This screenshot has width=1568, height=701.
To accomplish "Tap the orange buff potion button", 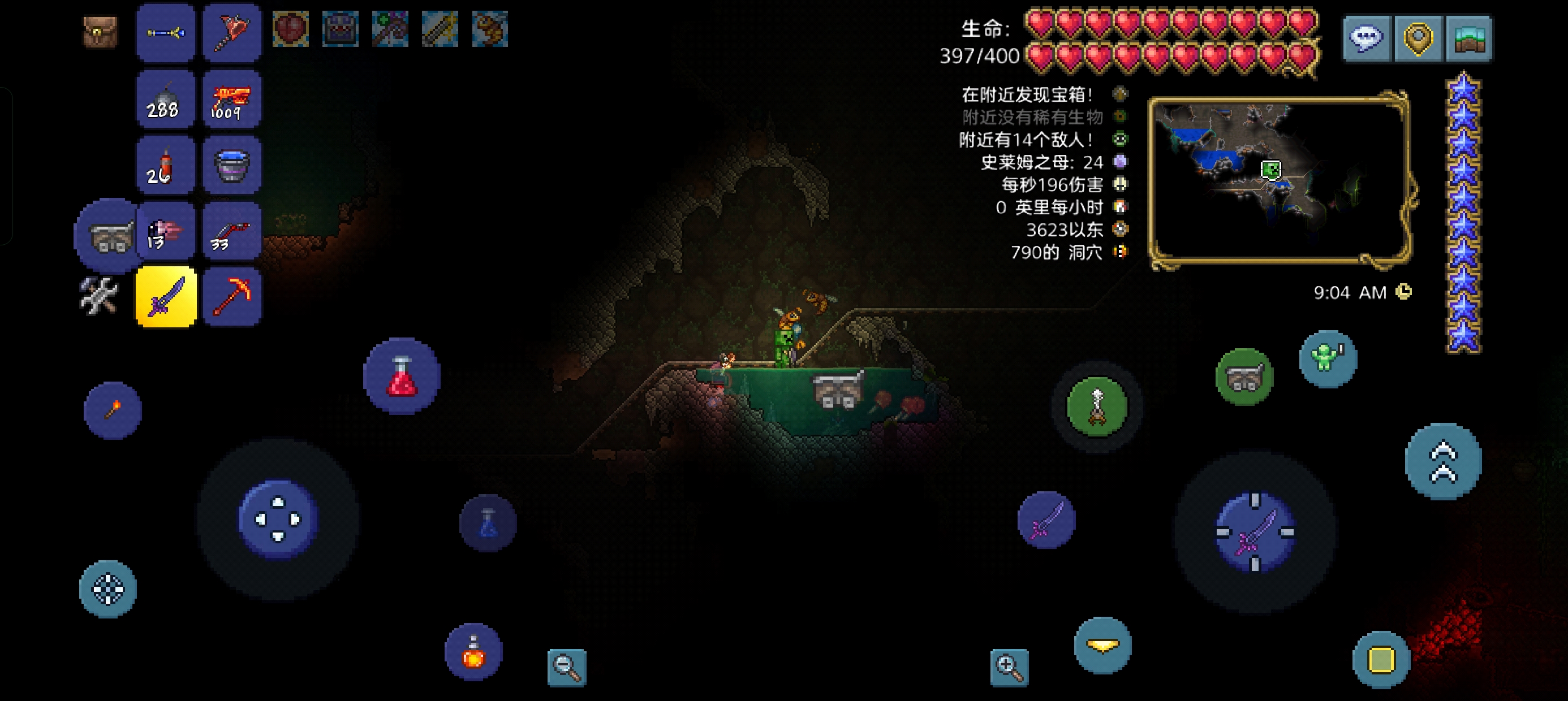I will pyautogui.click(x=473, y=651).
